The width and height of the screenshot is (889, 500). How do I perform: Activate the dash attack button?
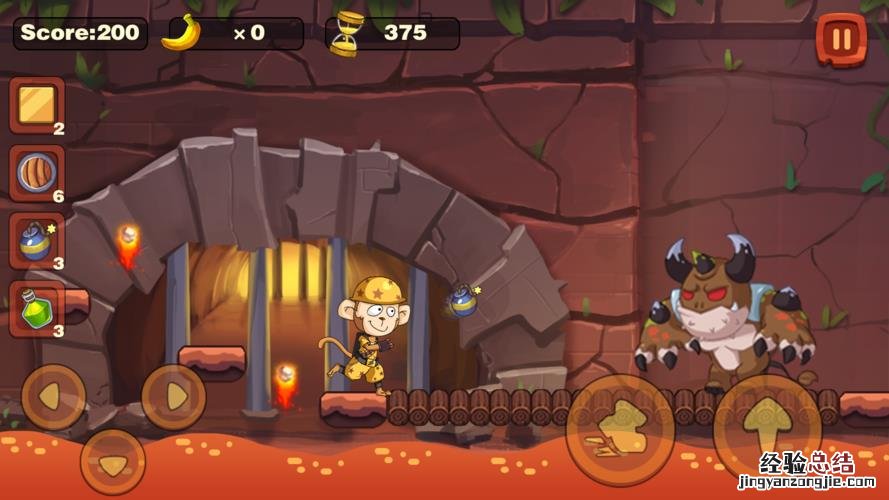[x=620, y=430]
